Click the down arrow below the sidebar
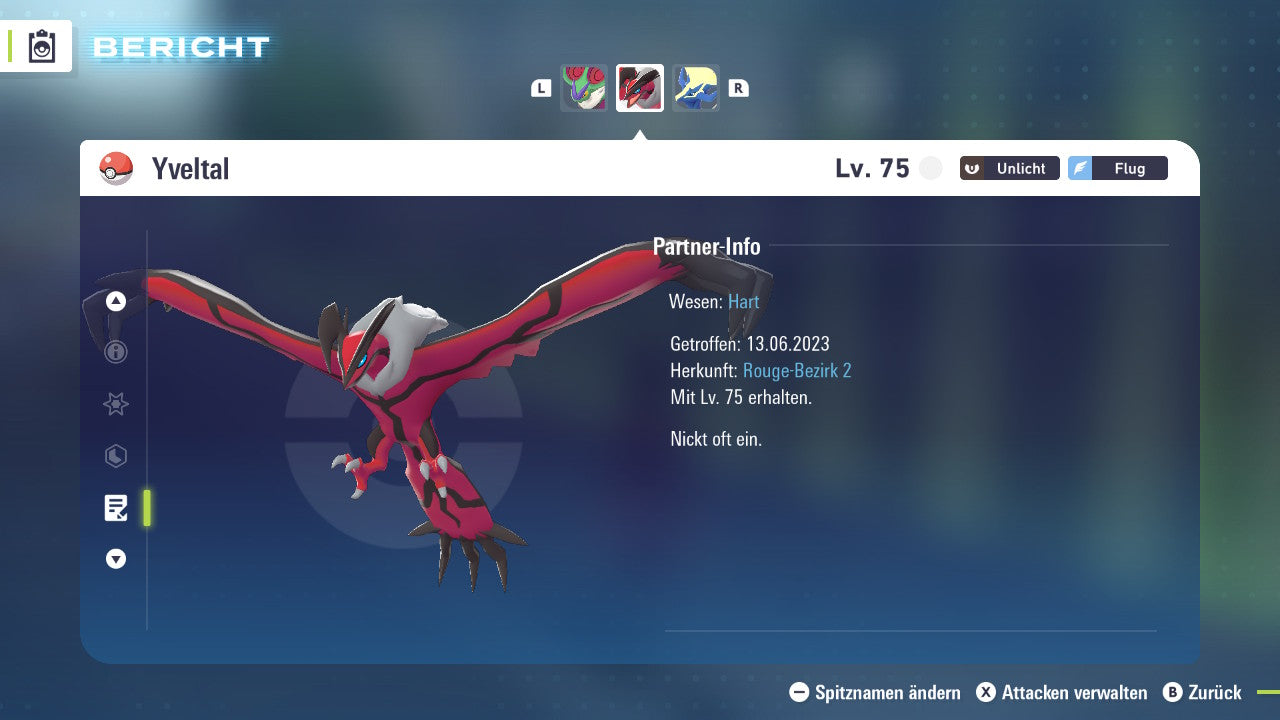 (x=115, y=559)
